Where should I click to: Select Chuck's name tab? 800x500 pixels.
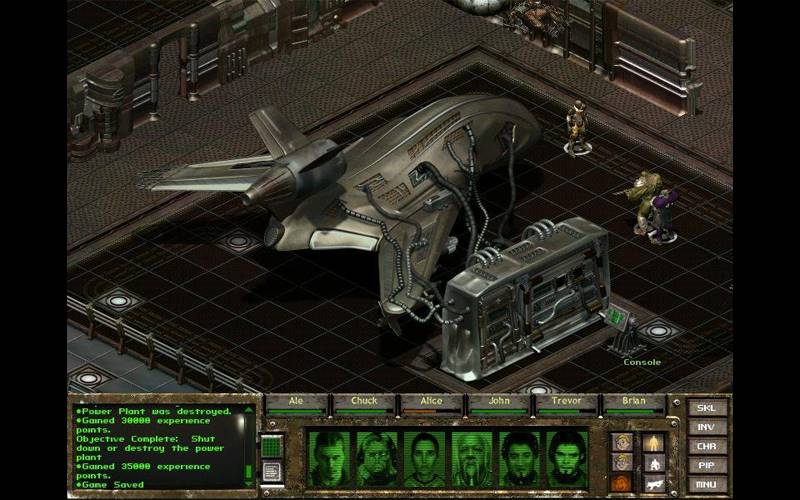(364, 402)
